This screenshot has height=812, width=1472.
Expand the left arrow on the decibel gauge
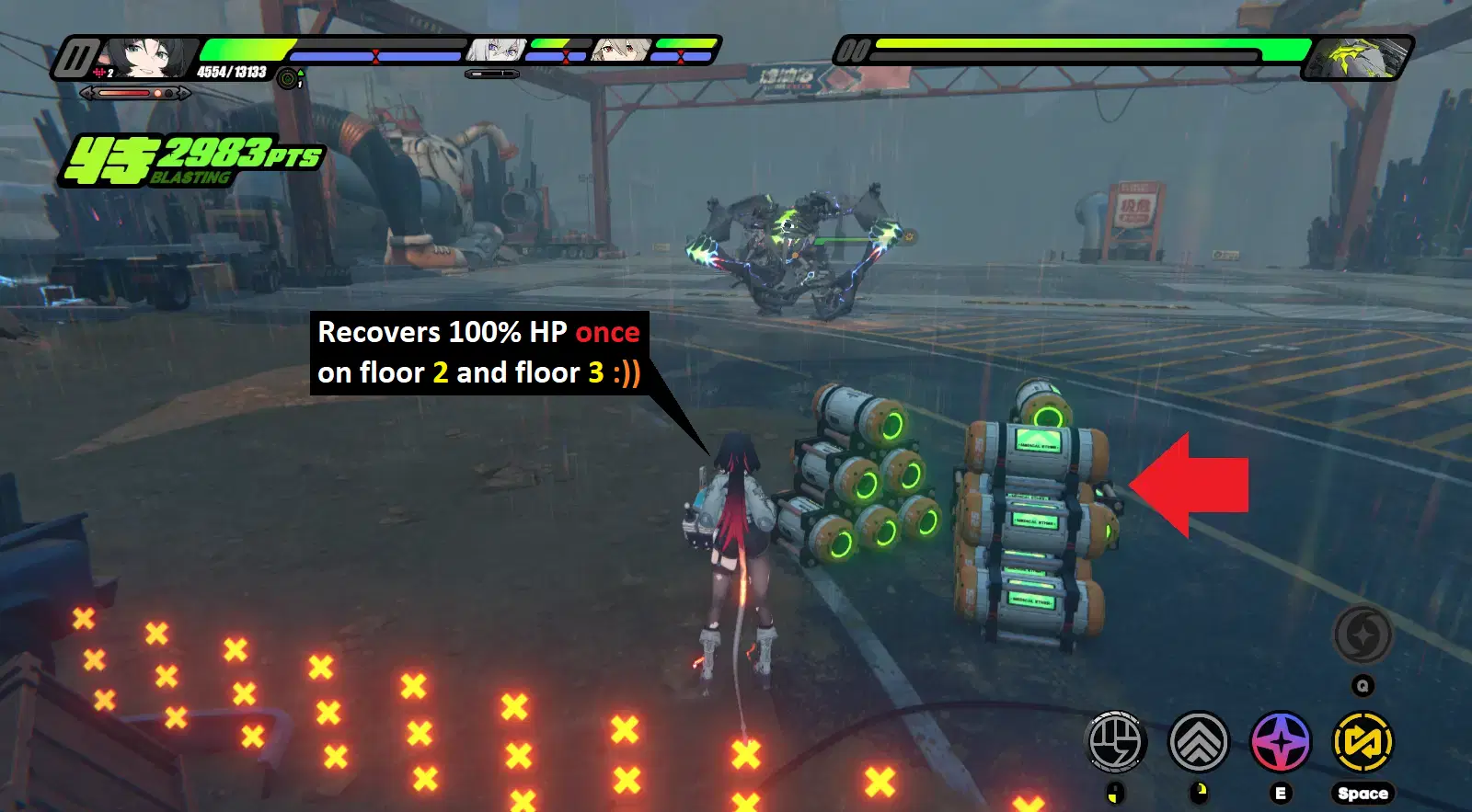[86, 94]
